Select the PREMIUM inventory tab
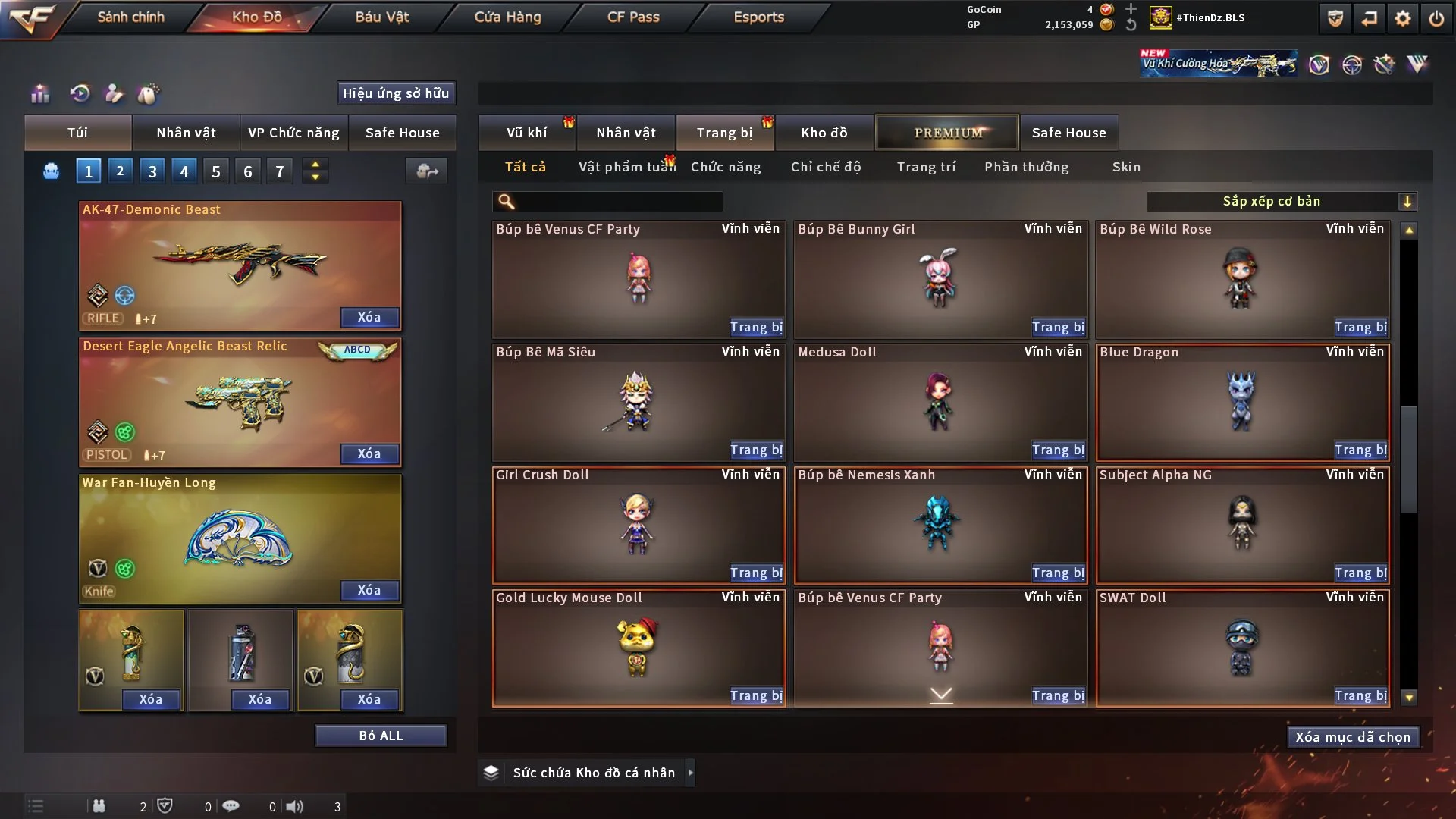 (947, 133)
